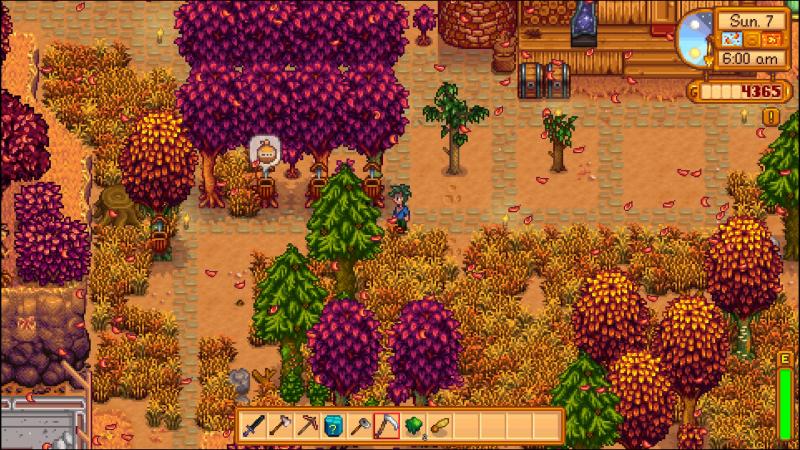Image resolution: width=800 pixels, height=450 pixels.
Task: Select the blue question-mark box
Action: click(334, 426)
